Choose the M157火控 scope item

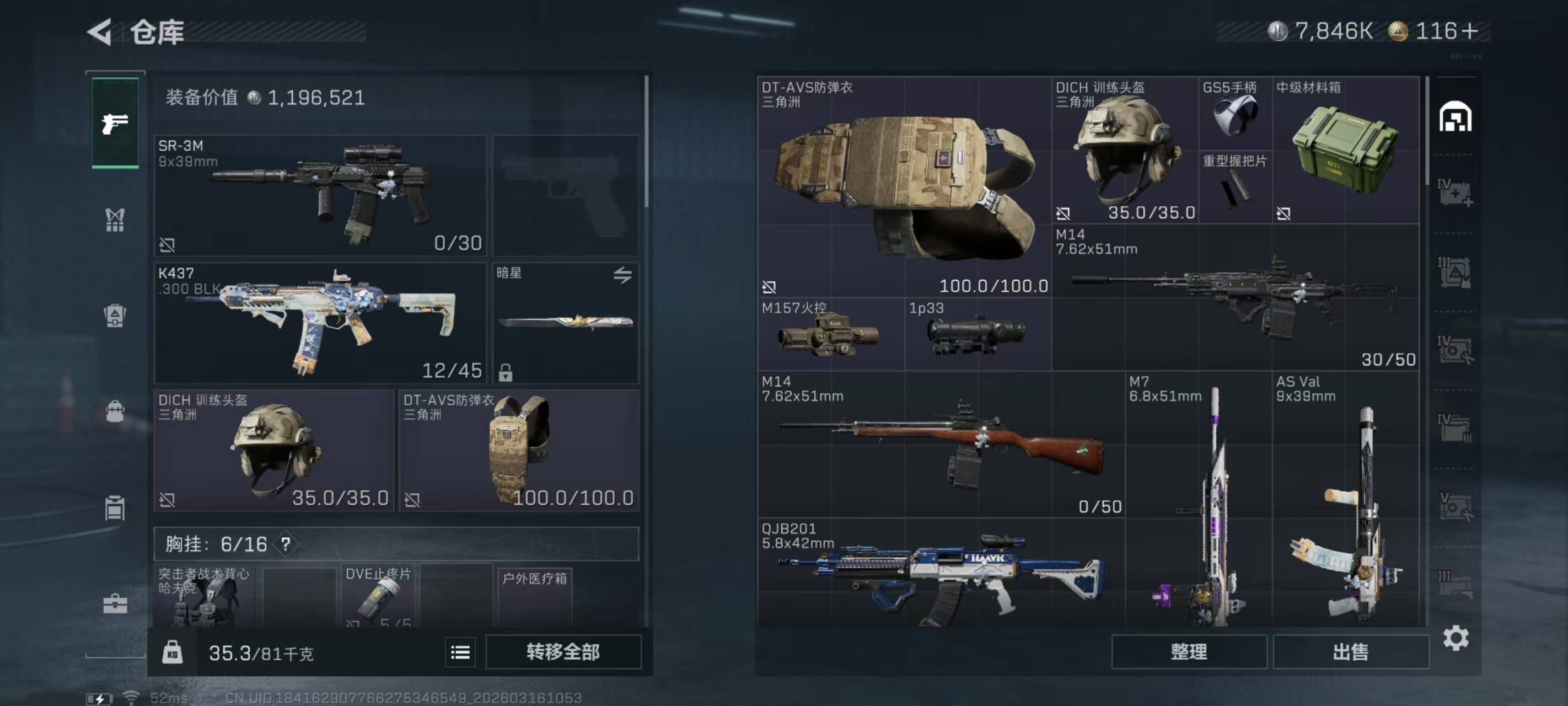point(830,334)
